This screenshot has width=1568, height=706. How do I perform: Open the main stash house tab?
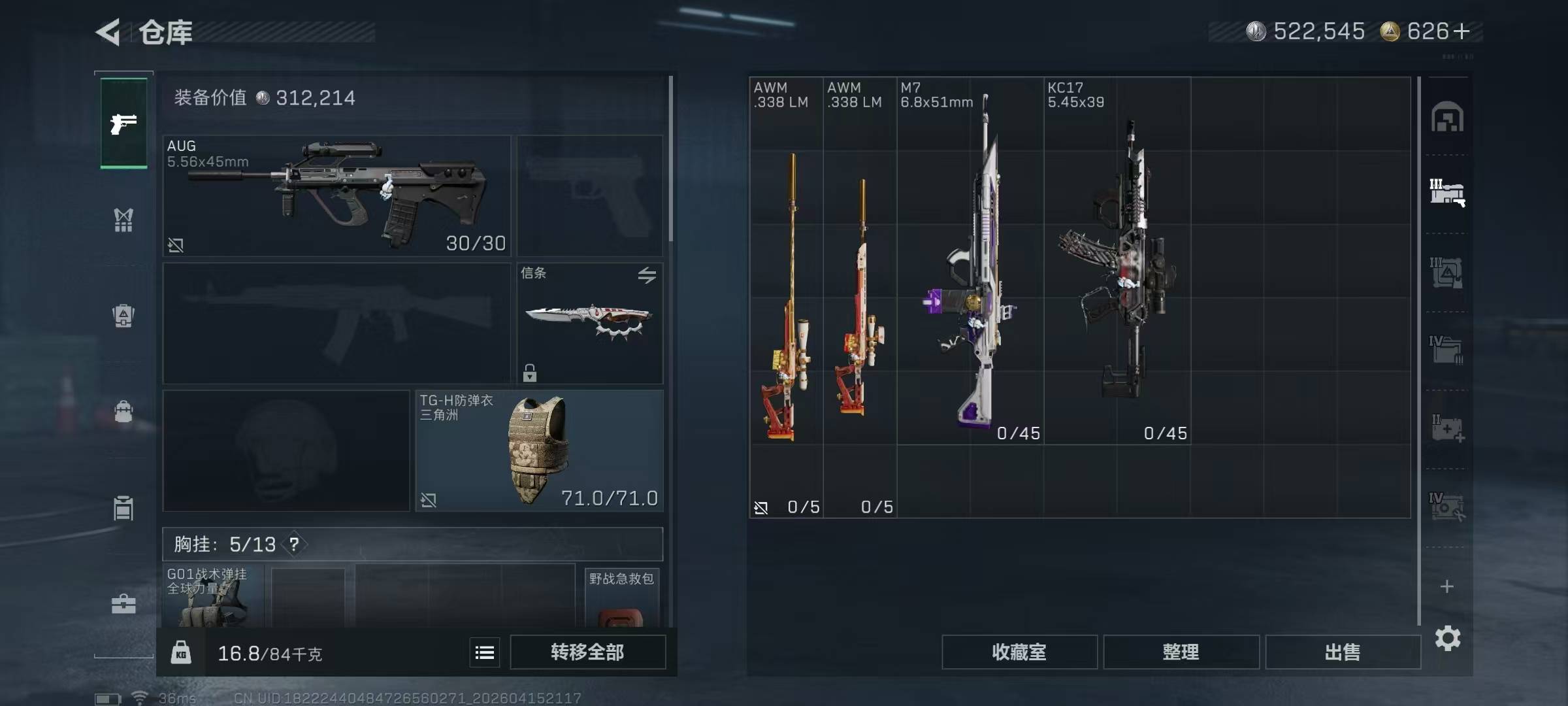point(1447,117)
